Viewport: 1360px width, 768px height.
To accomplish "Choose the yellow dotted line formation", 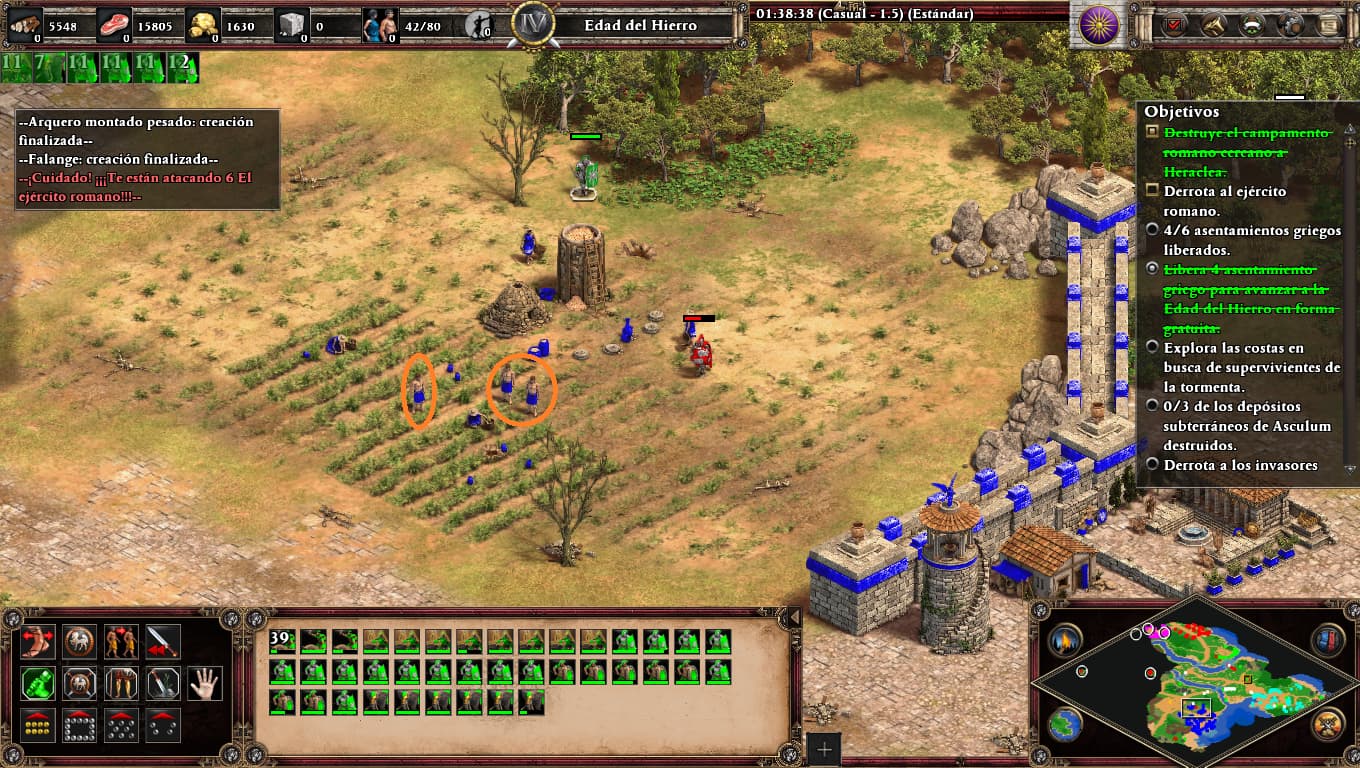I will [x=37, y=725].
